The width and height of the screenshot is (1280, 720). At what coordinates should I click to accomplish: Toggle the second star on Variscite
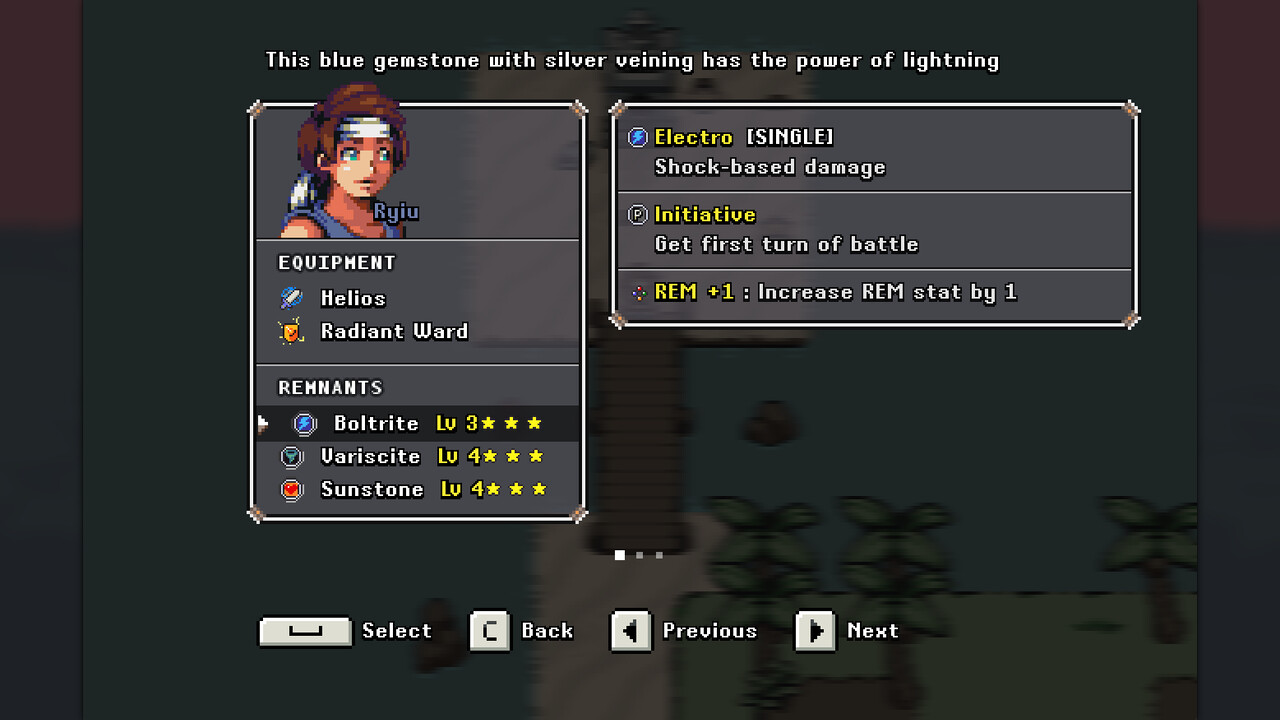[x=512, y=455]
